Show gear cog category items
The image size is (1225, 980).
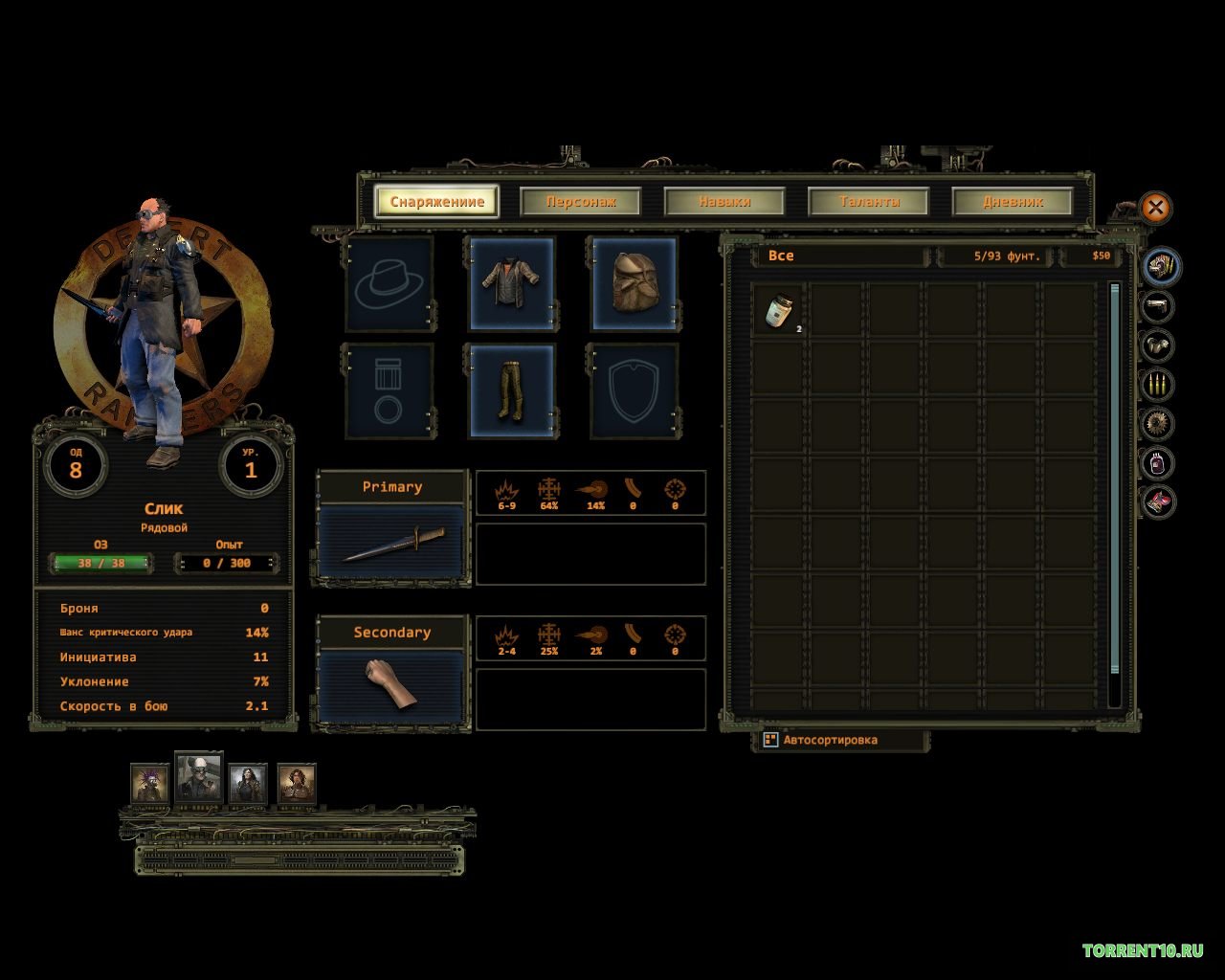pyautogui.click(x=1158, y=424)
